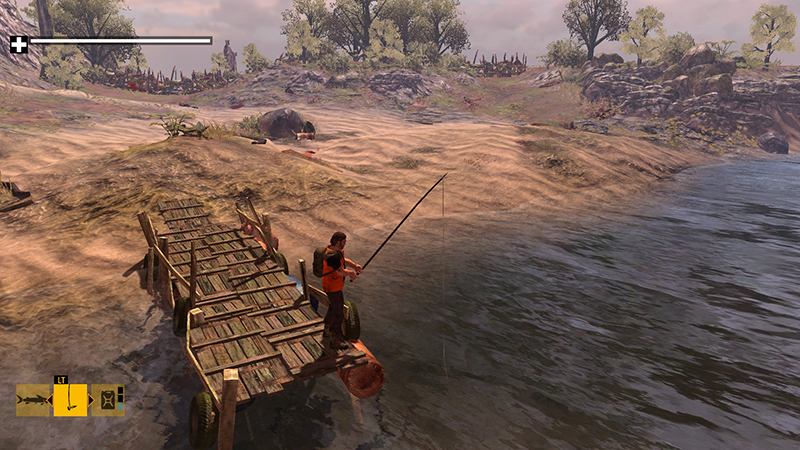The width and height of the screenshot is (800, 450).
Task: Select the jerry can fuel slot
Action: (107, 401)
